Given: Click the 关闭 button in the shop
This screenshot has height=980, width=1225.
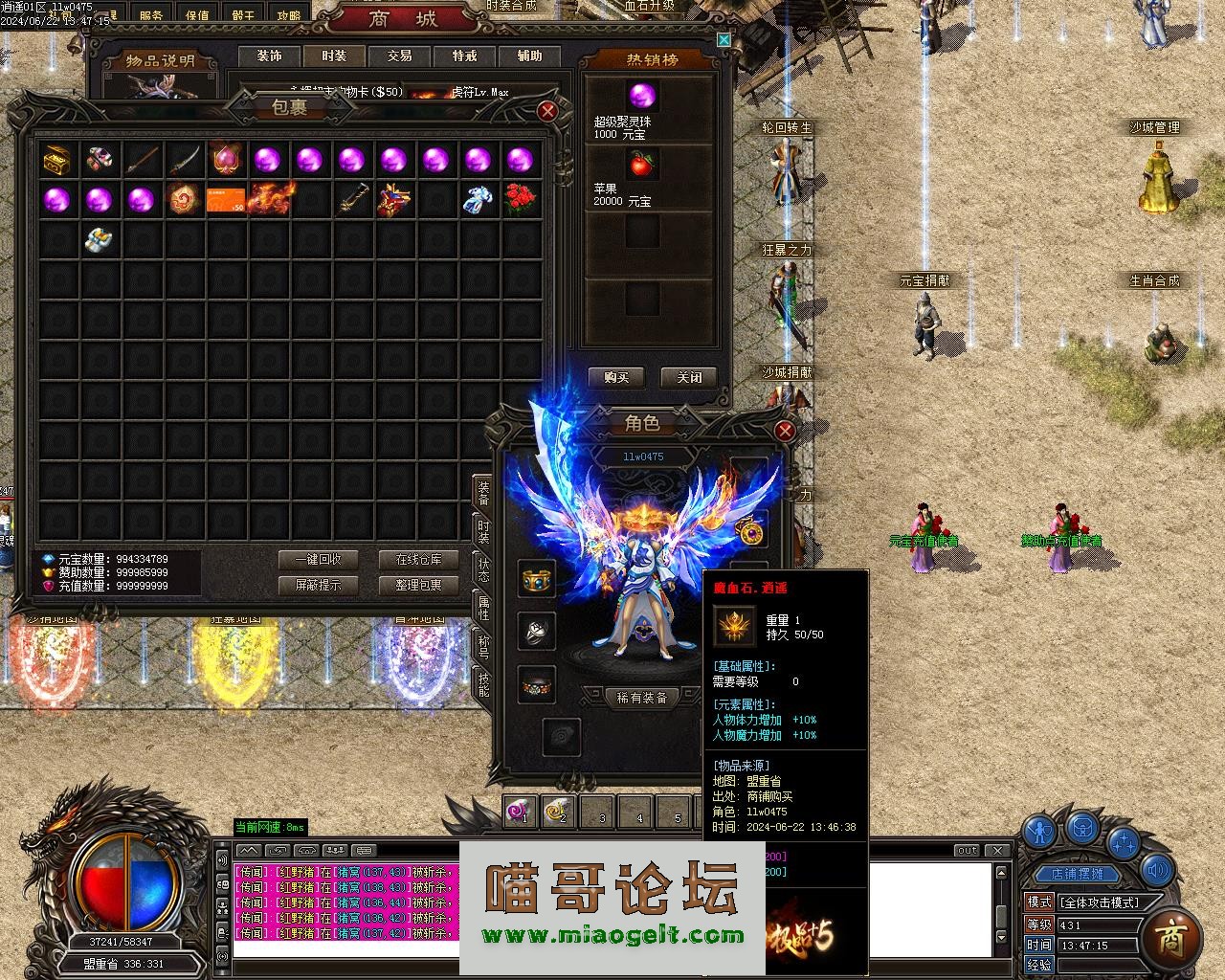Looking at the screenshot, I should 689,377.
